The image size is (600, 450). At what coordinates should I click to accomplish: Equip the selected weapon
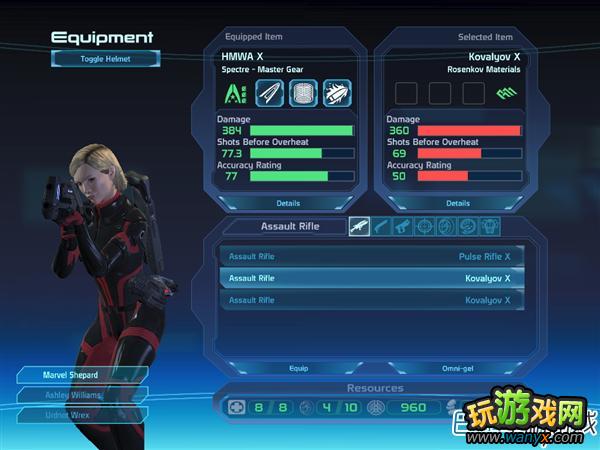coord(299,367)
